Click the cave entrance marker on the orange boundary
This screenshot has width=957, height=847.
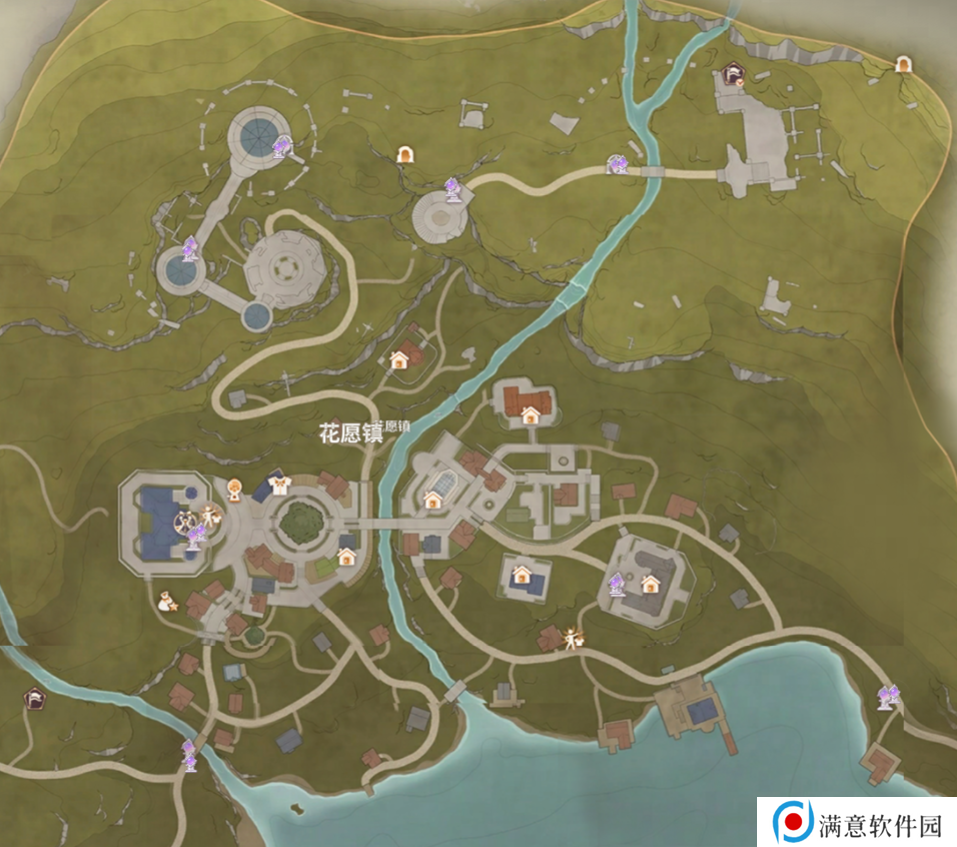pos(904,65)
